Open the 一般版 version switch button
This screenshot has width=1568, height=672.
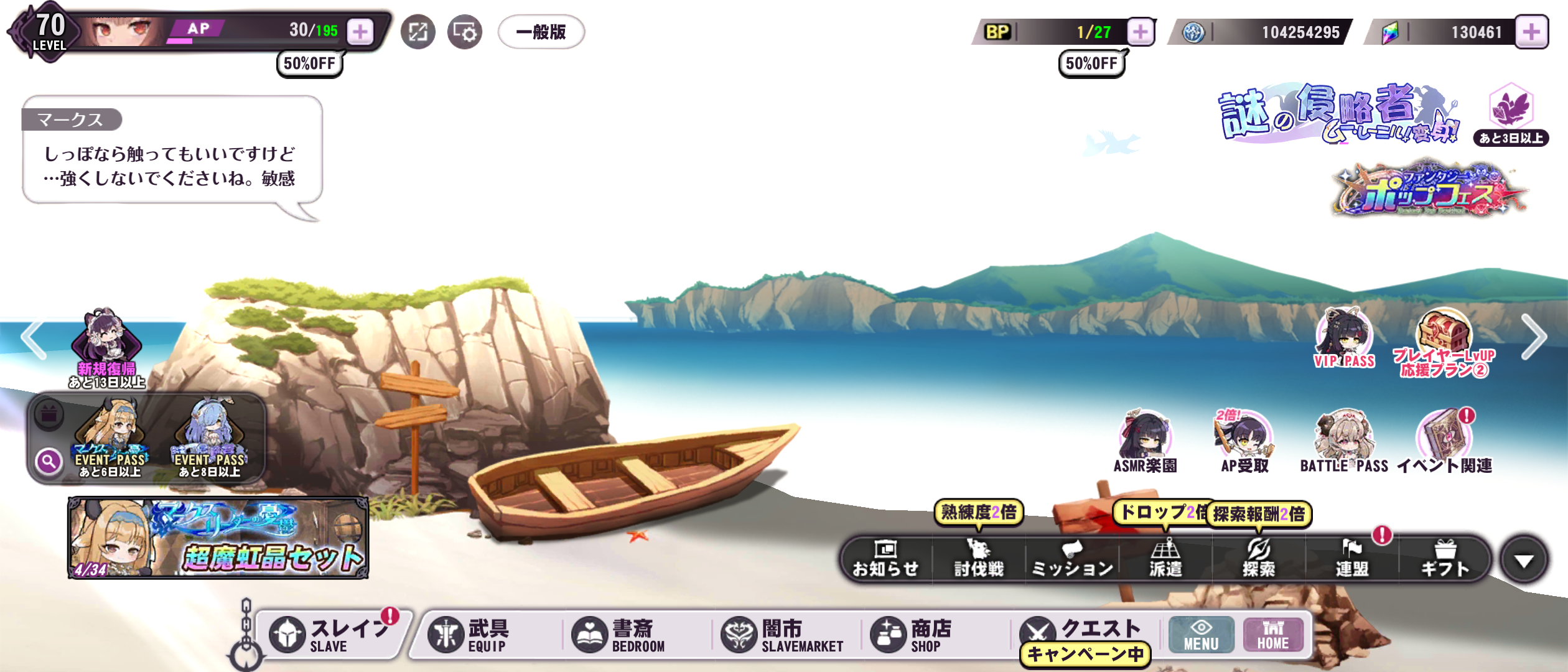coord(541,32)
